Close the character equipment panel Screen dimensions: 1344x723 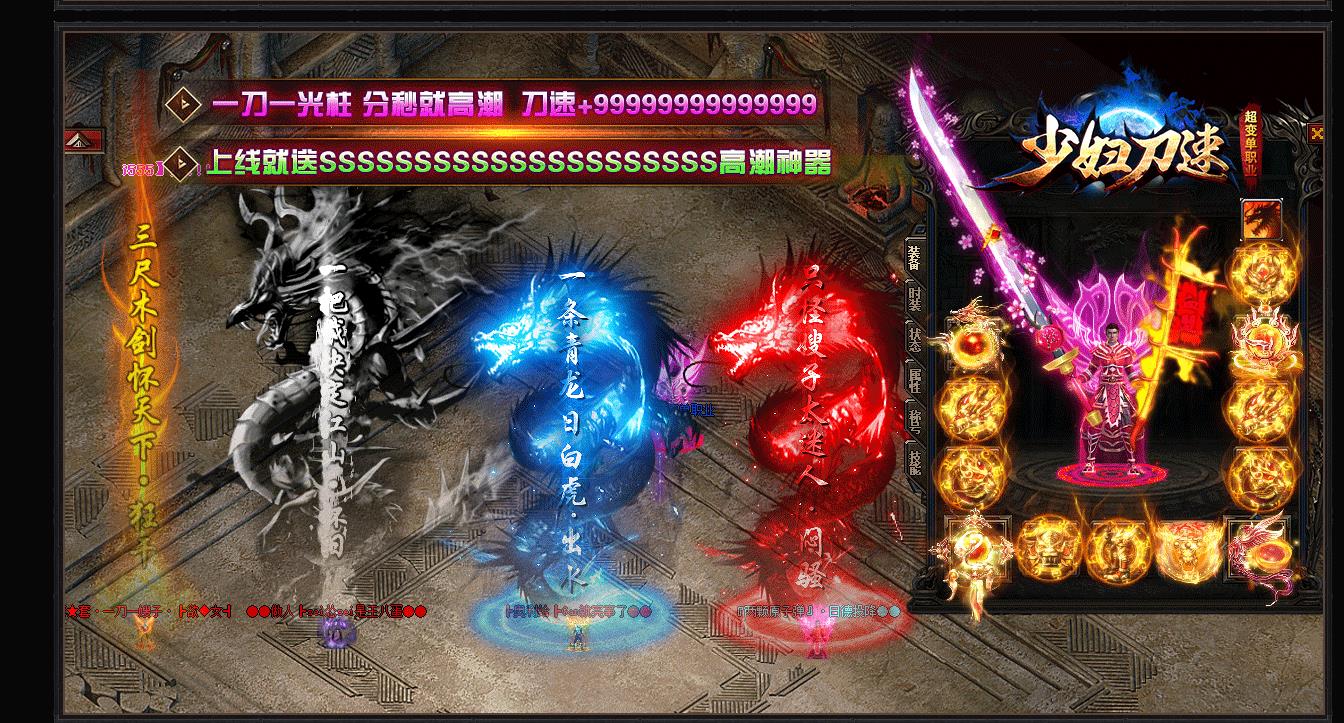(x=1316, y=133)
